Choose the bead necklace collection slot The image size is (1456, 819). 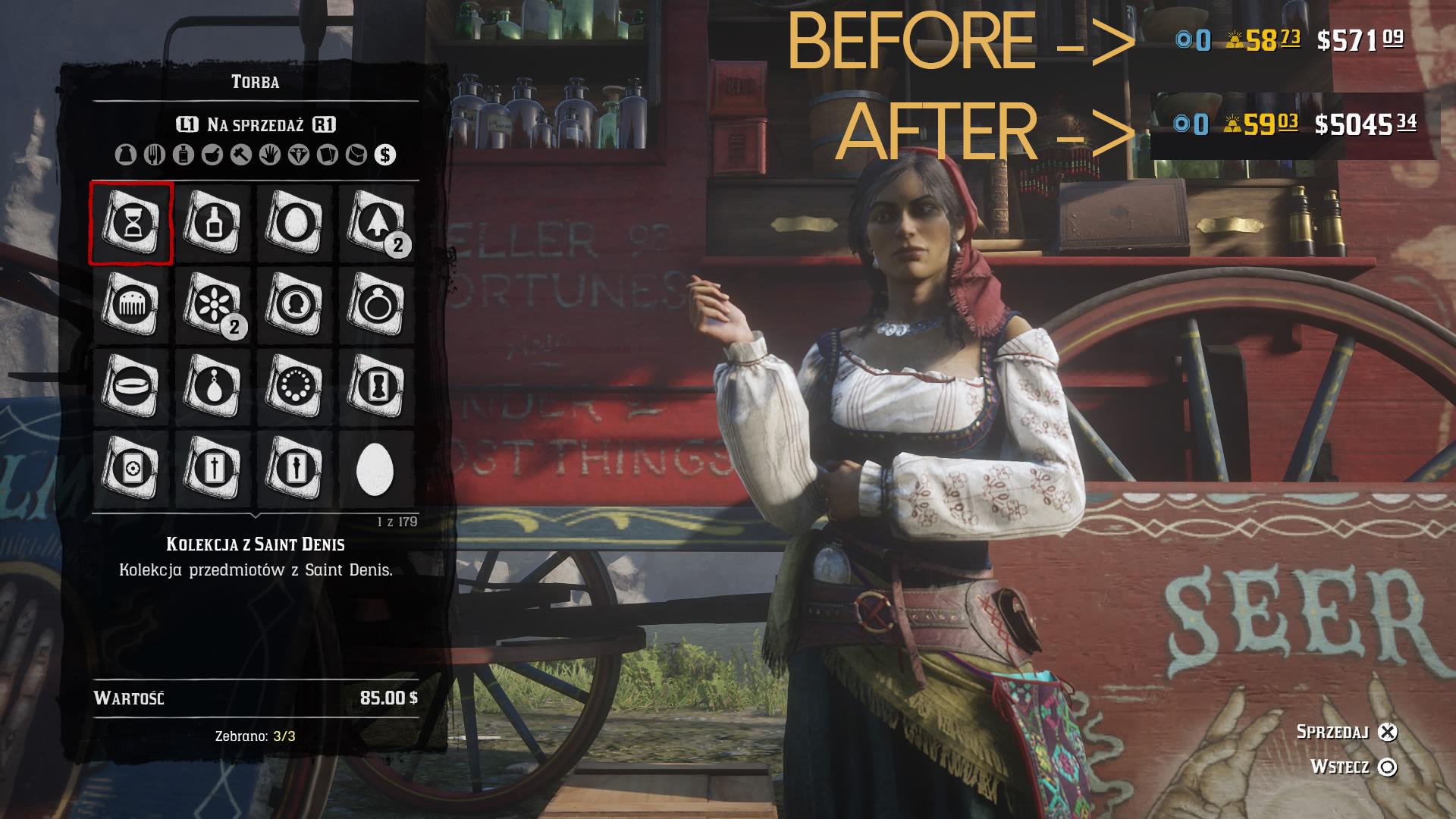coord(294,387)
